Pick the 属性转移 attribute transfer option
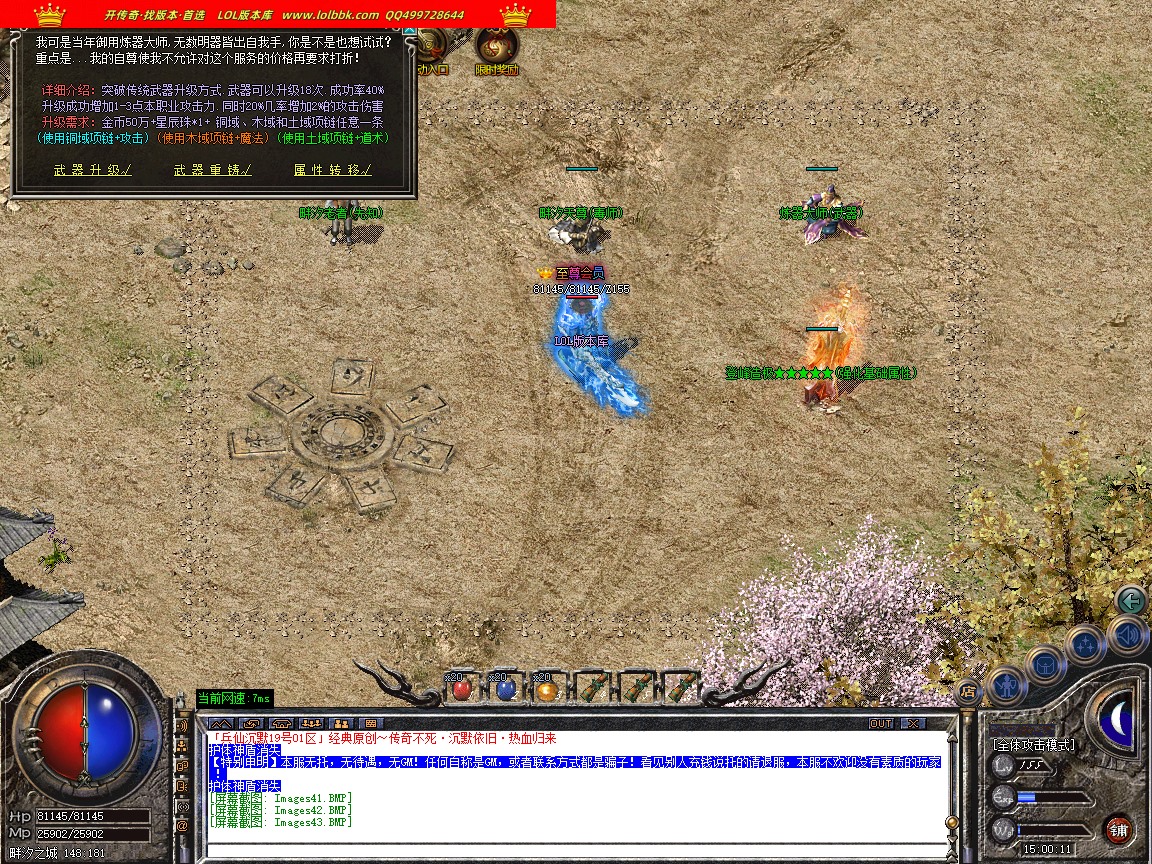This screenshot has width=1152, height=864. click(332, 170)
